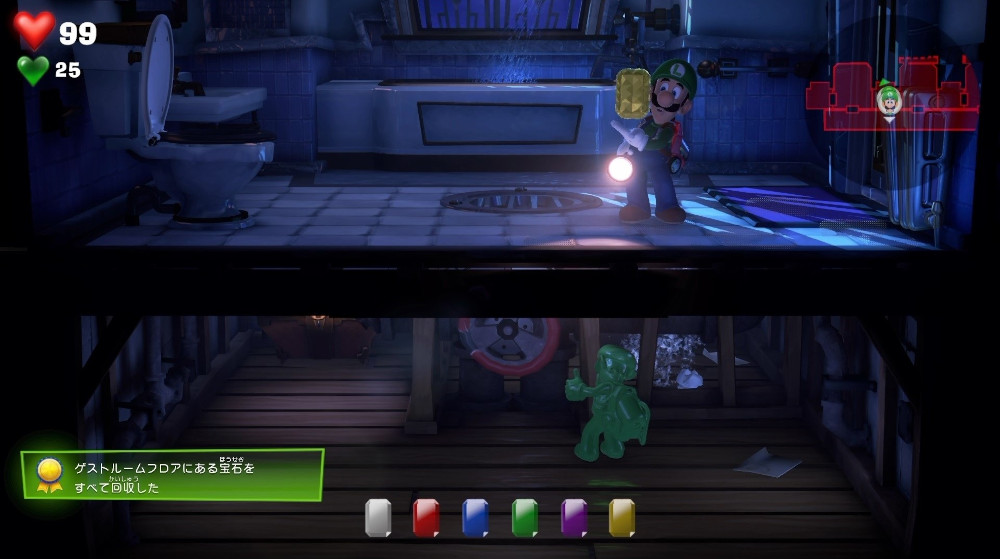1000x559 pixels.
Task: Select the blue gem icon
Action: coord(475,517)
